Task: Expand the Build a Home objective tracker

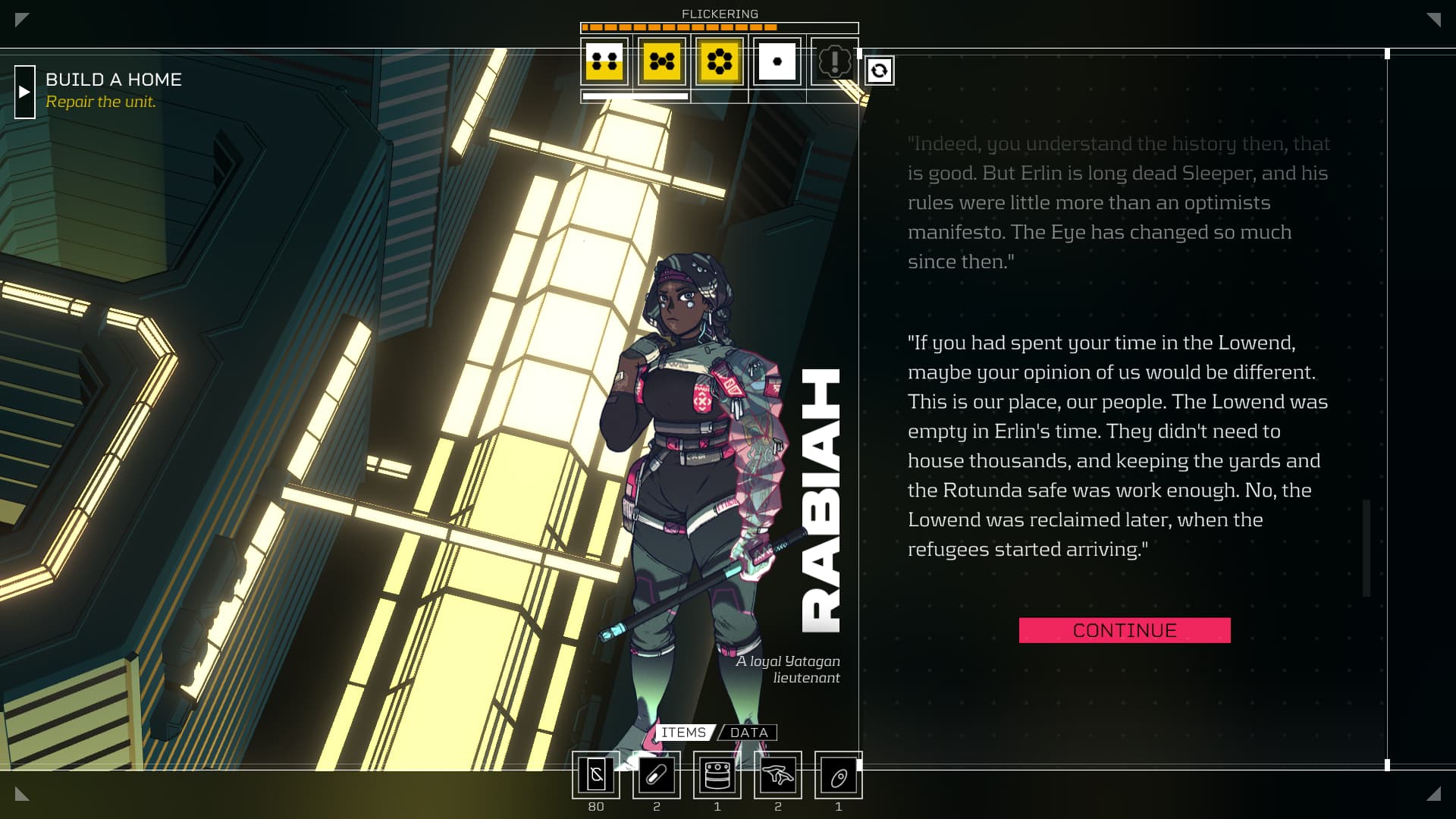Action: [25, 92]
